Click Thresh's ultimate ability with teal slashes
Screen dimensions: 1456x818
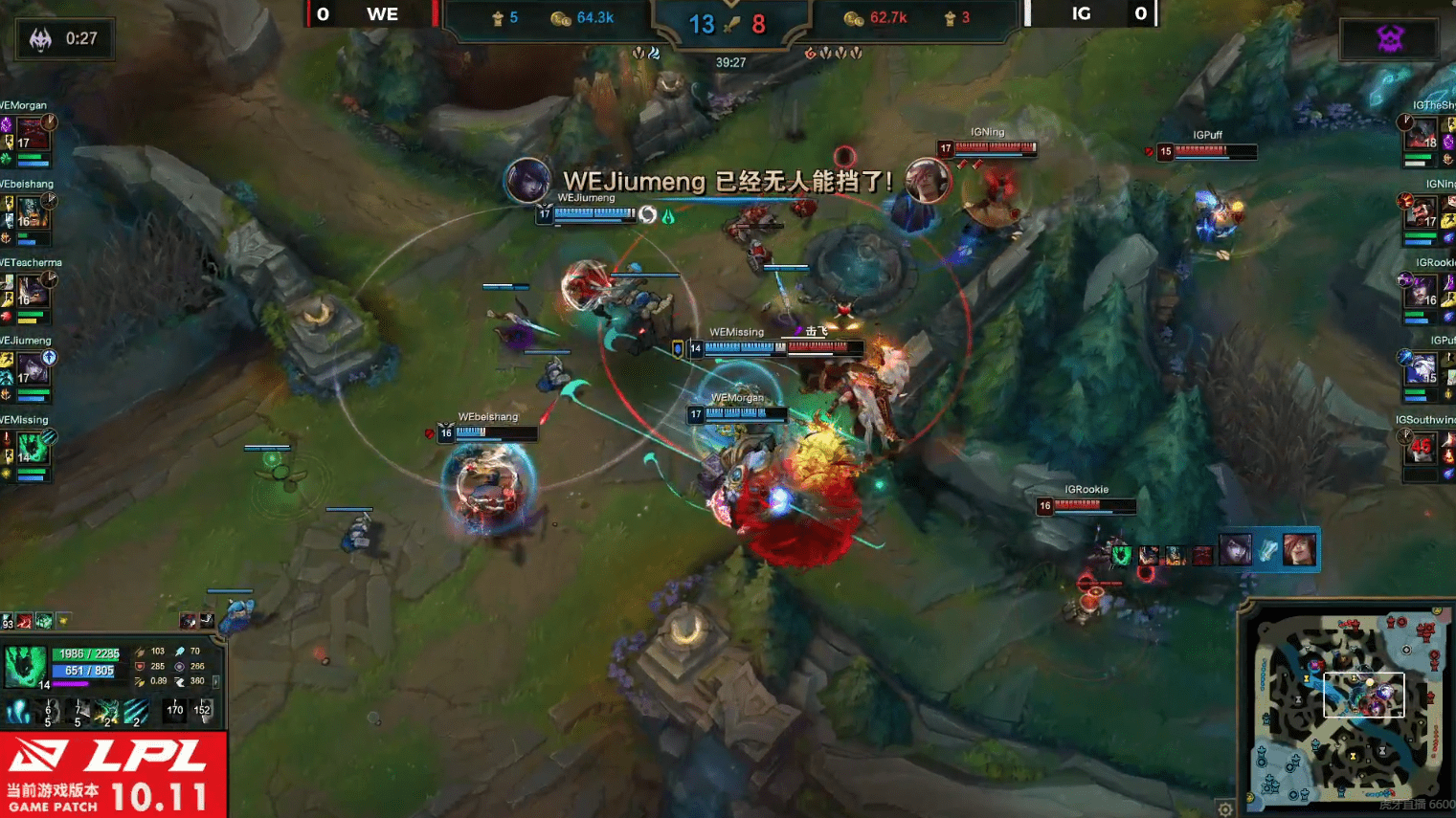pyautogui.click(x=136, y=711)
